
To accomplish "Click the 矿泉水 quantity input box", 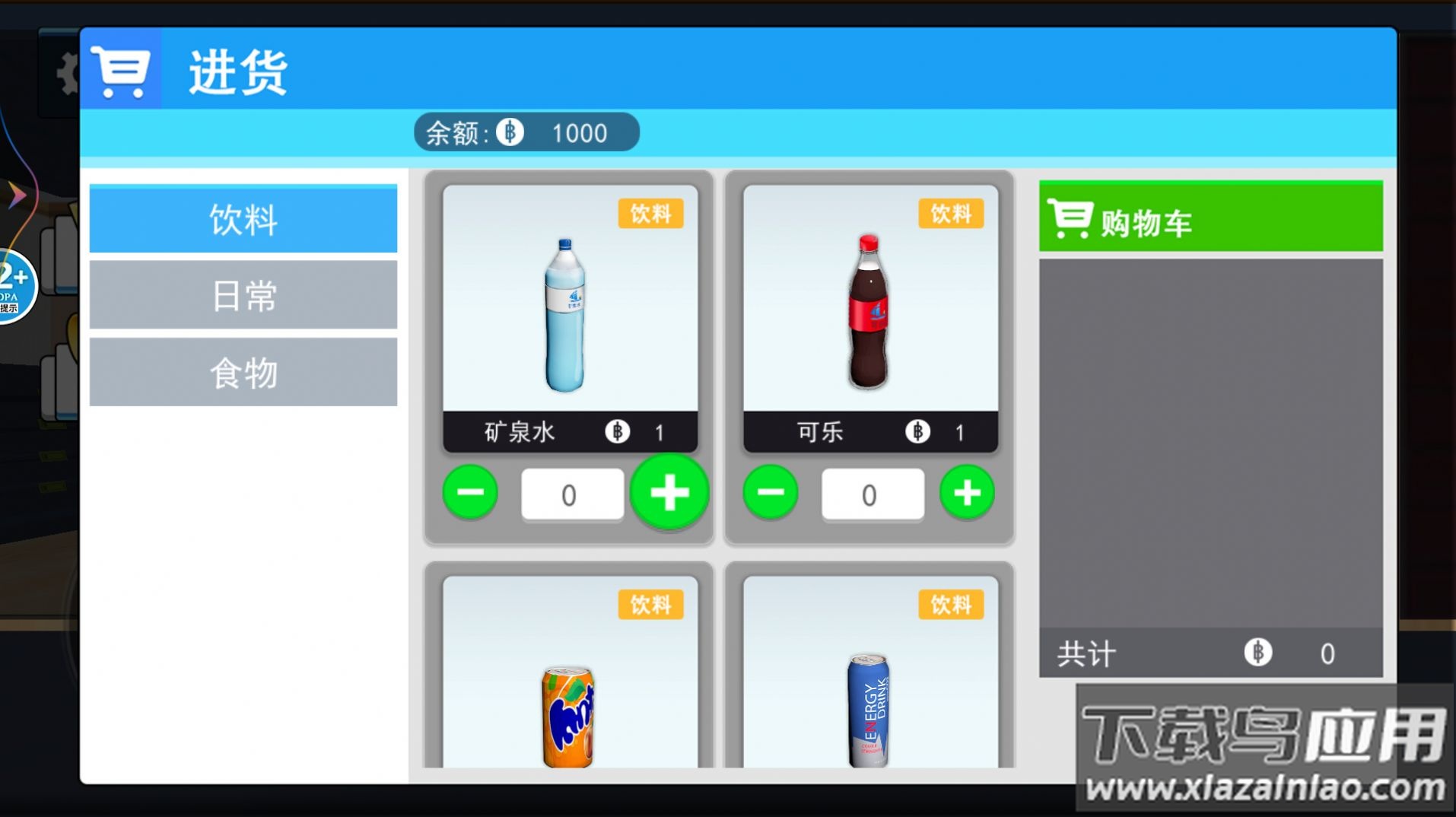I will coord(571,493).
